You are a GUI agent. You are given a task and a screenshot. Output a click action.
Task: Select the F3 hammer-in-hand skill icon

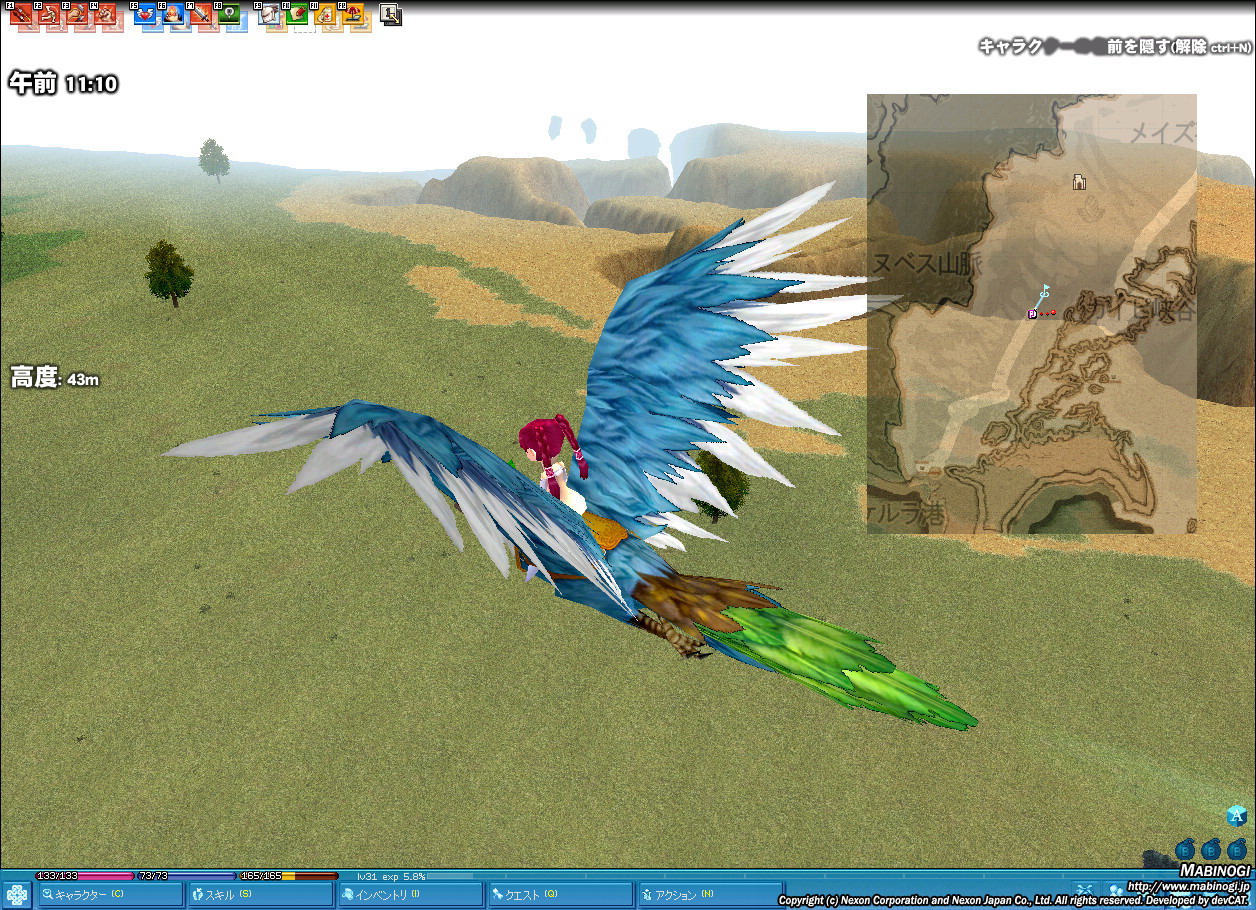coord(76,15)
